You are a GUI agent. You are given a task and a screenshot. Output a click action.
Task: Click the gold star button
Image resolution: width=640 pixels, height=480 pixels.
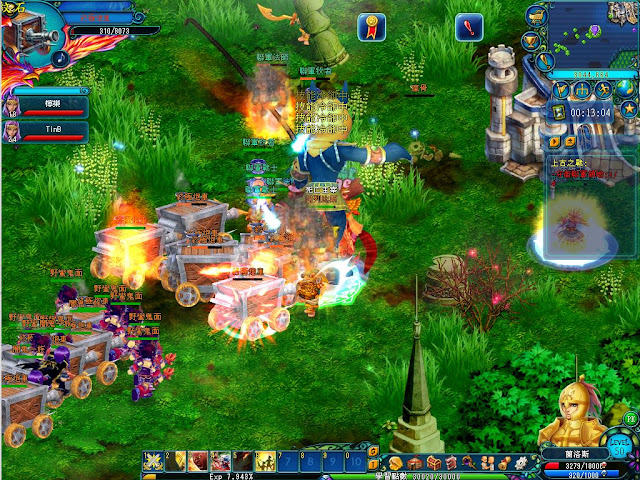(x=629, y=108)
